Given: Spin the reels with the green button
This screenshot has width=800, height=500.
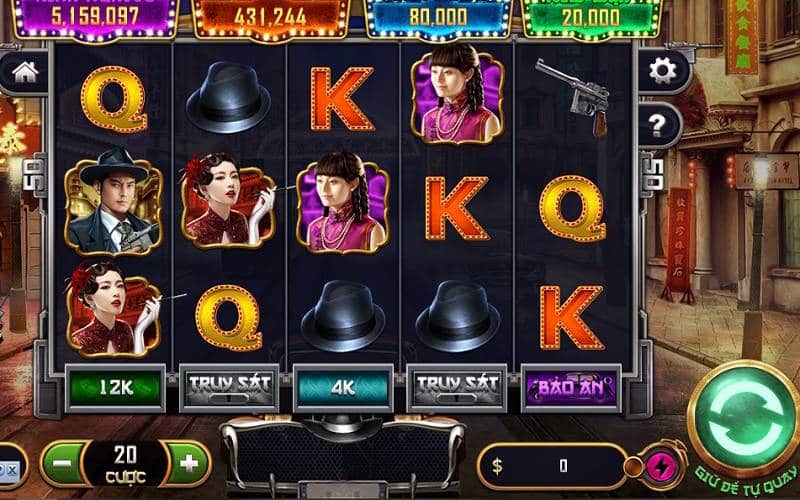Looking at the screenshot, I should (x=741, y=415).
